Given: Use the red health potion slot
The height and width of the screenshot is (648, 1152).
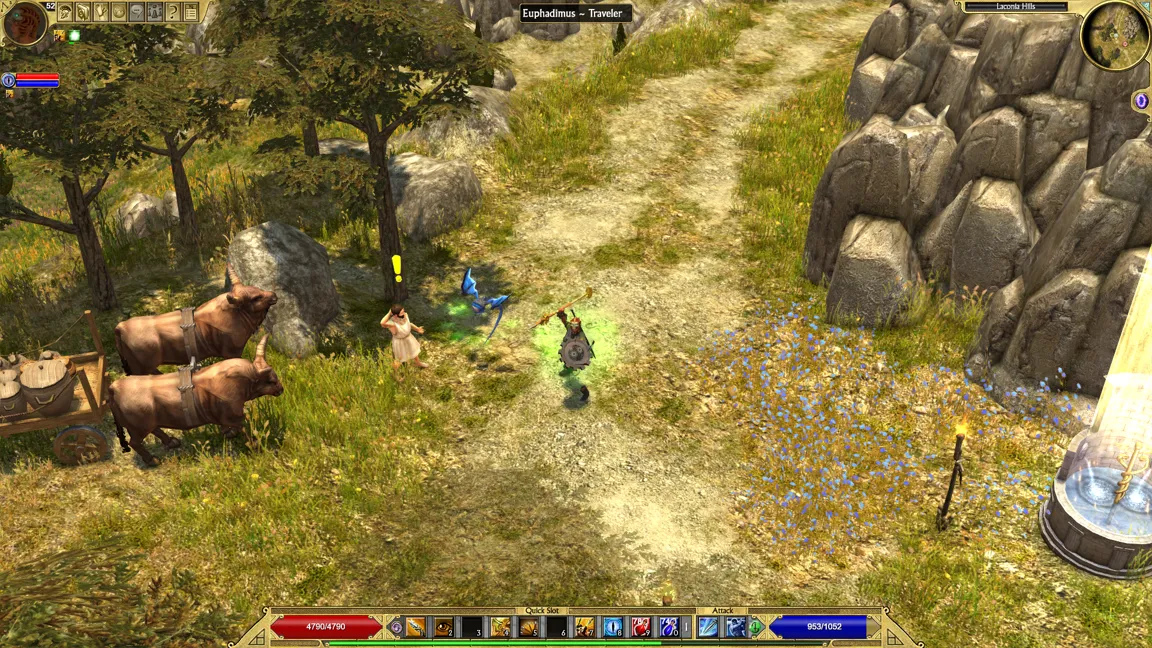Looking at the screenshot, I should (x=641, y=627).
